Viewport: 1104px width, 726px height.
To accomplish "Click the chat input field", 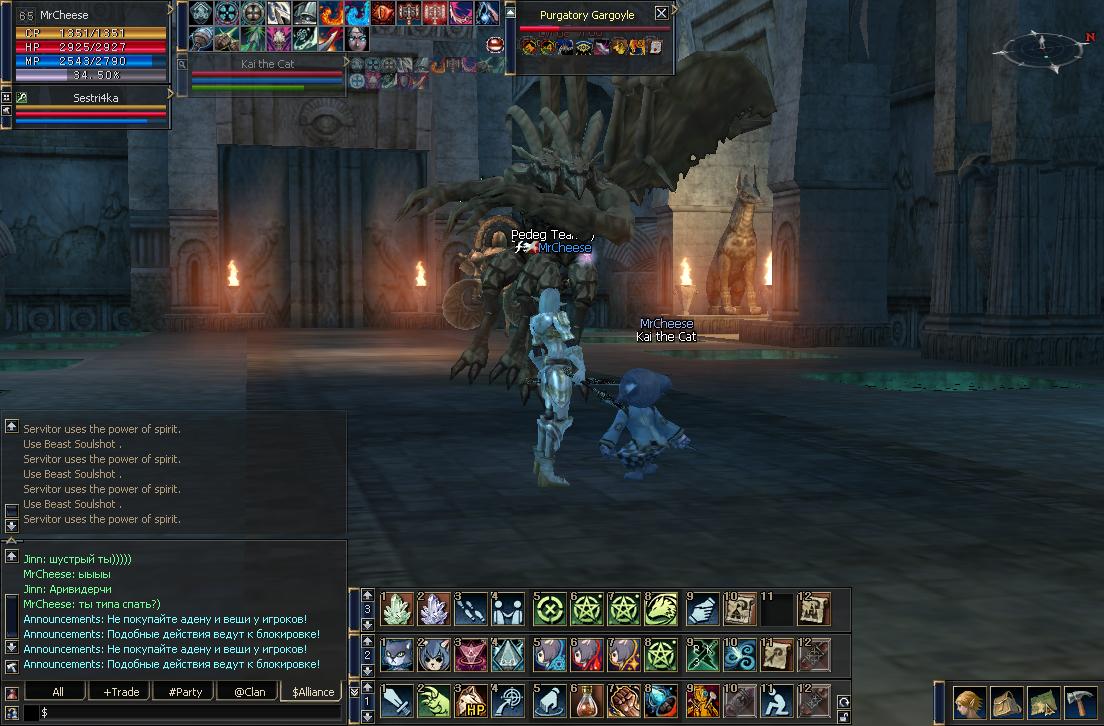I will 190,712.
